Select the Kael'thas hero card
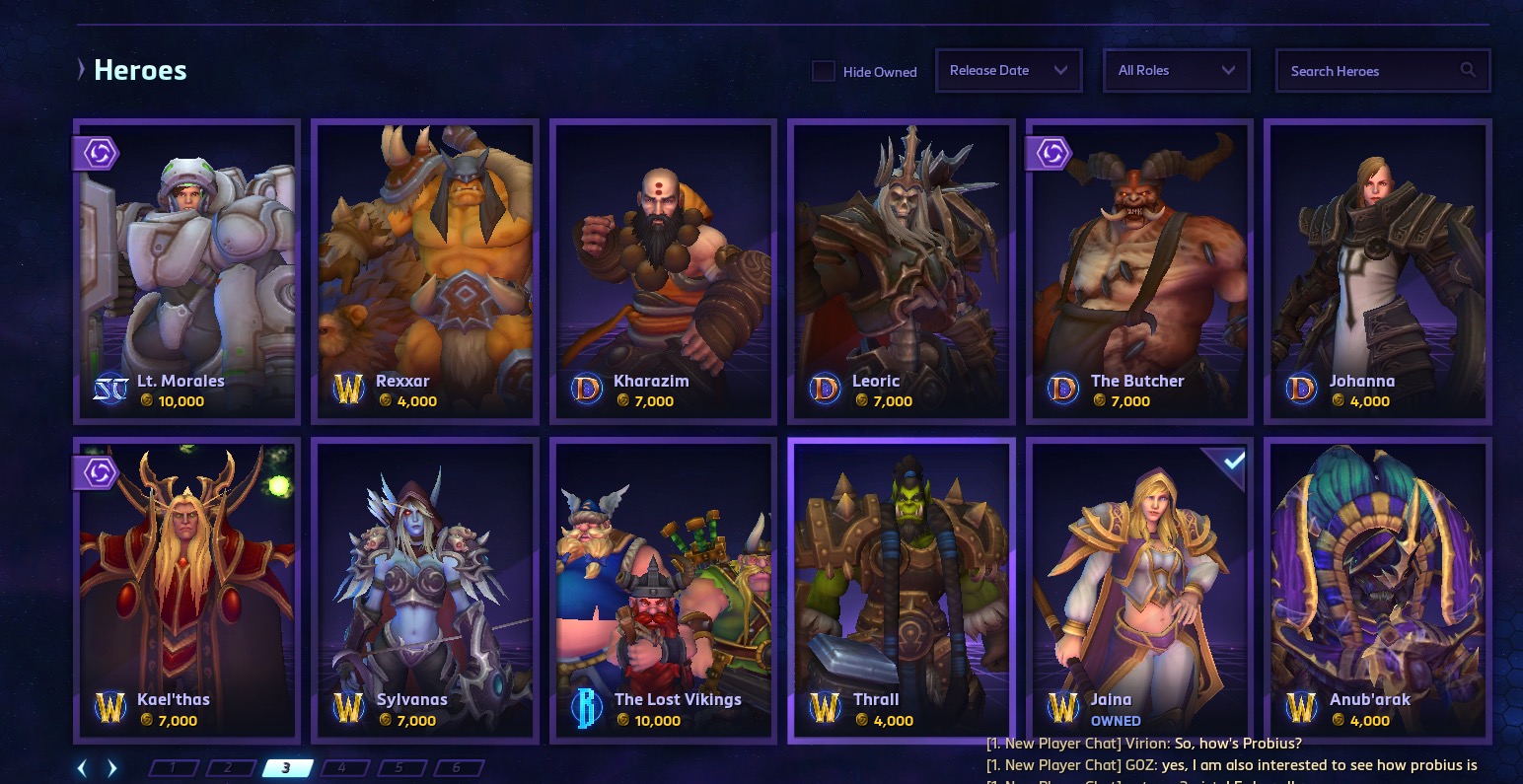 (186, 590)
